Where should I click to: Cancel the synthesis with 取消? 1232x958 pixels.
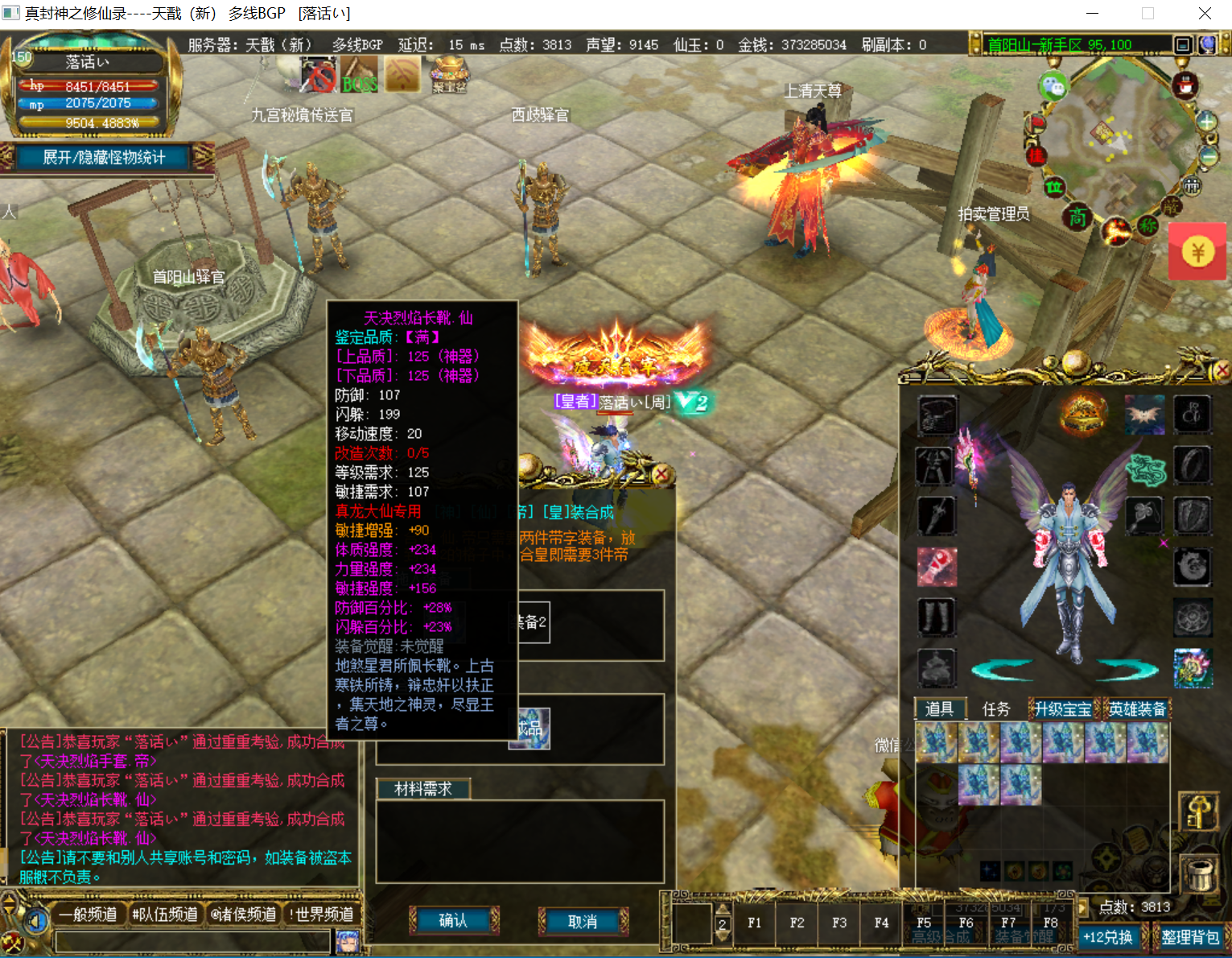(x=583, y=921)
